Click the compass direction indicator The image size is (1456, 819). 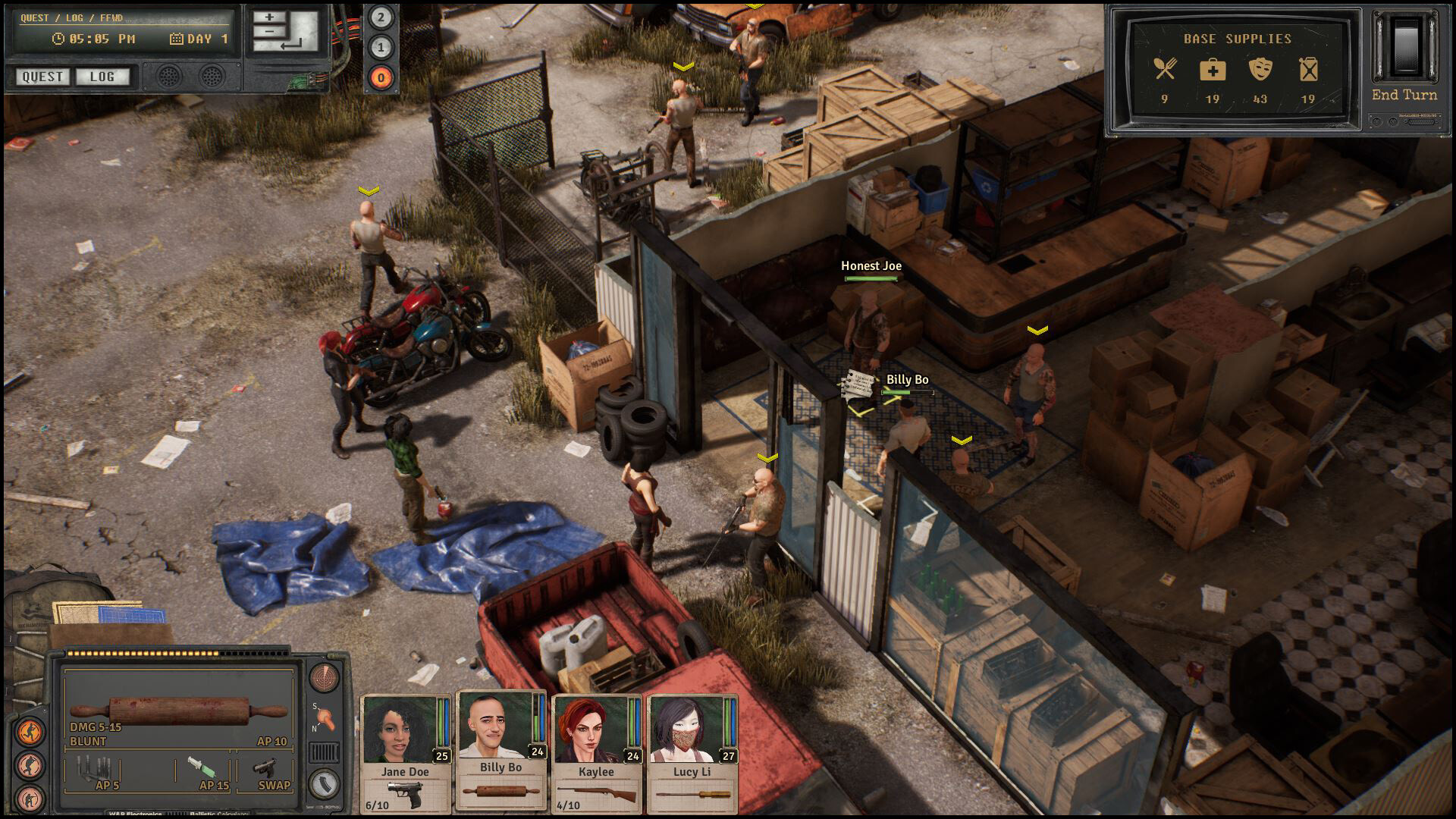(325, 720)
